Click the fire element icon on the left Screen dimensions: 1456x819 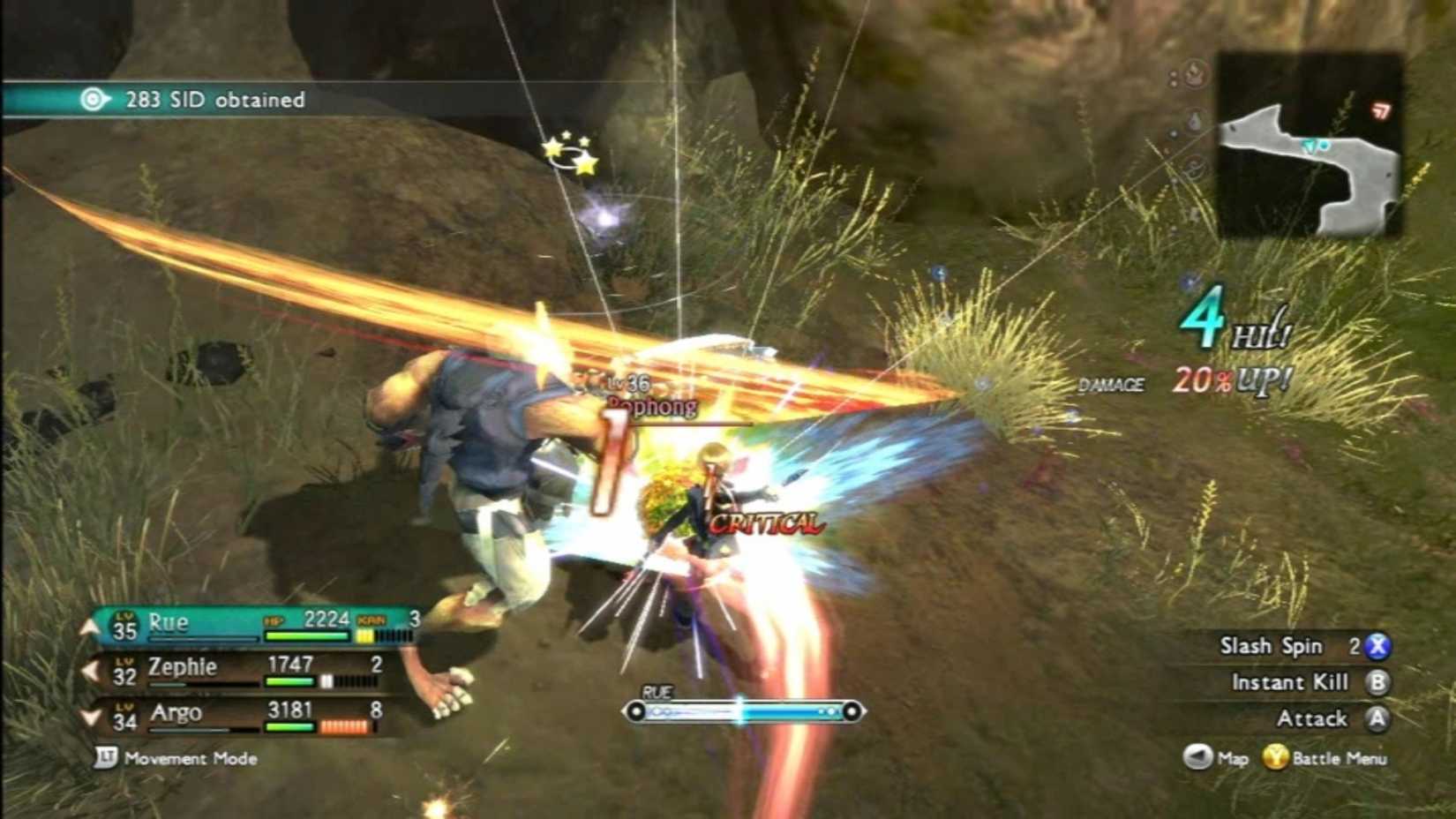(1193, 75)
